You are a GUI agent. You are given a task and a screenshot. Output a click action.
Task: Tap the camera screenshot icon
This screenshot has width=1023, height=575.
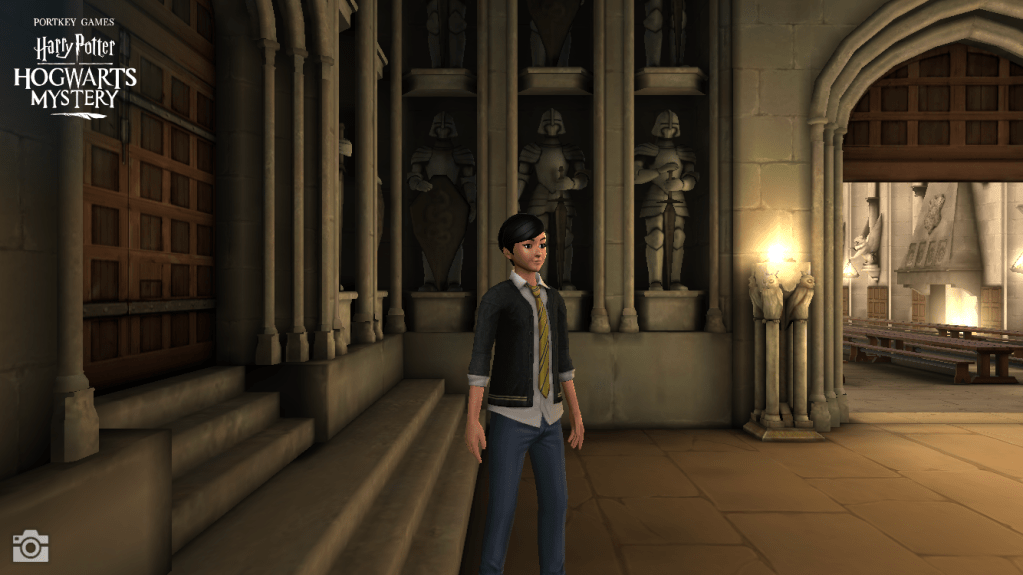(x=30, y=546)
